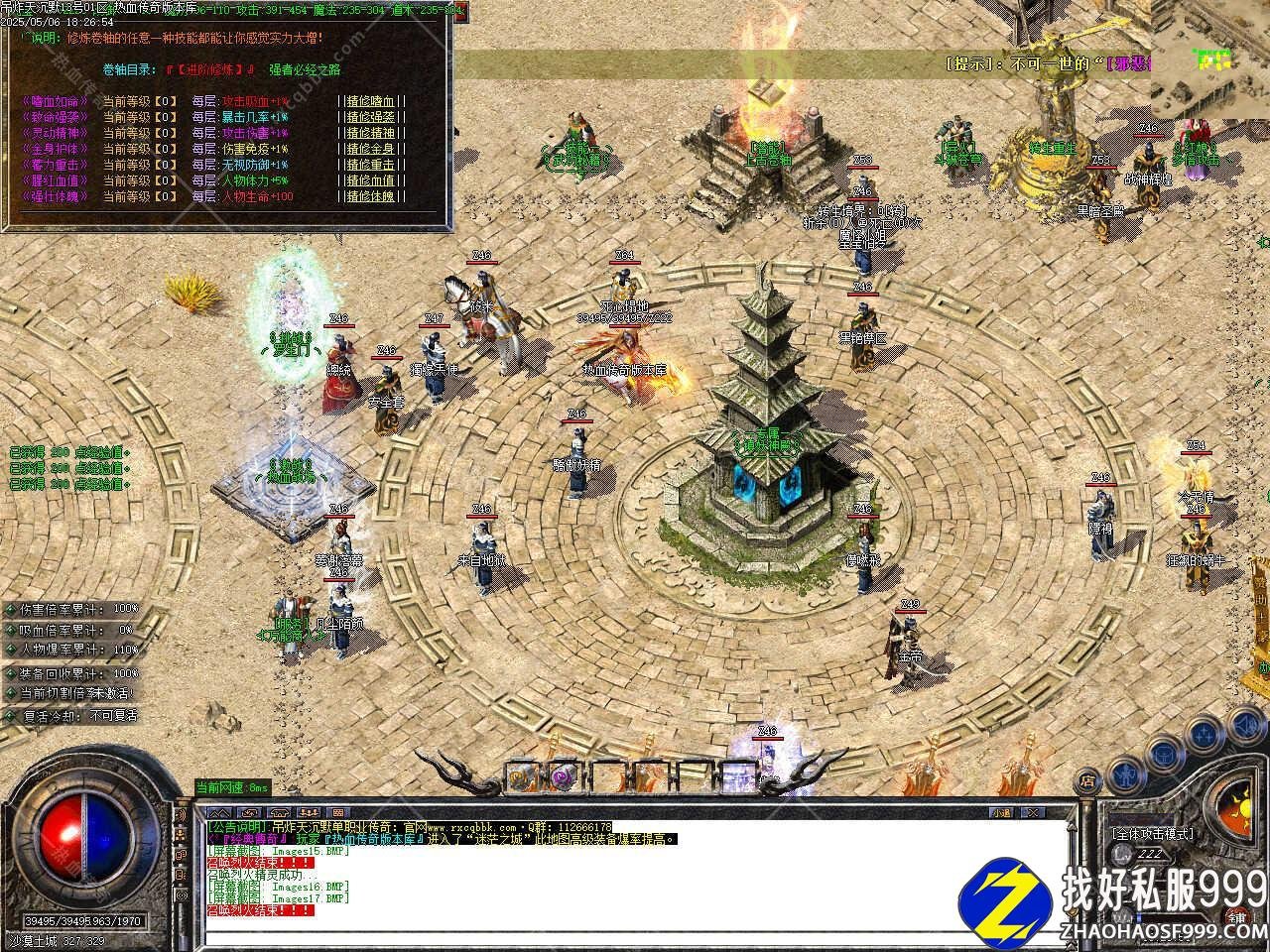1270x952 pixels.
Task: Use the purple orb item in hotbar
Action: click(x=564, y=776)
